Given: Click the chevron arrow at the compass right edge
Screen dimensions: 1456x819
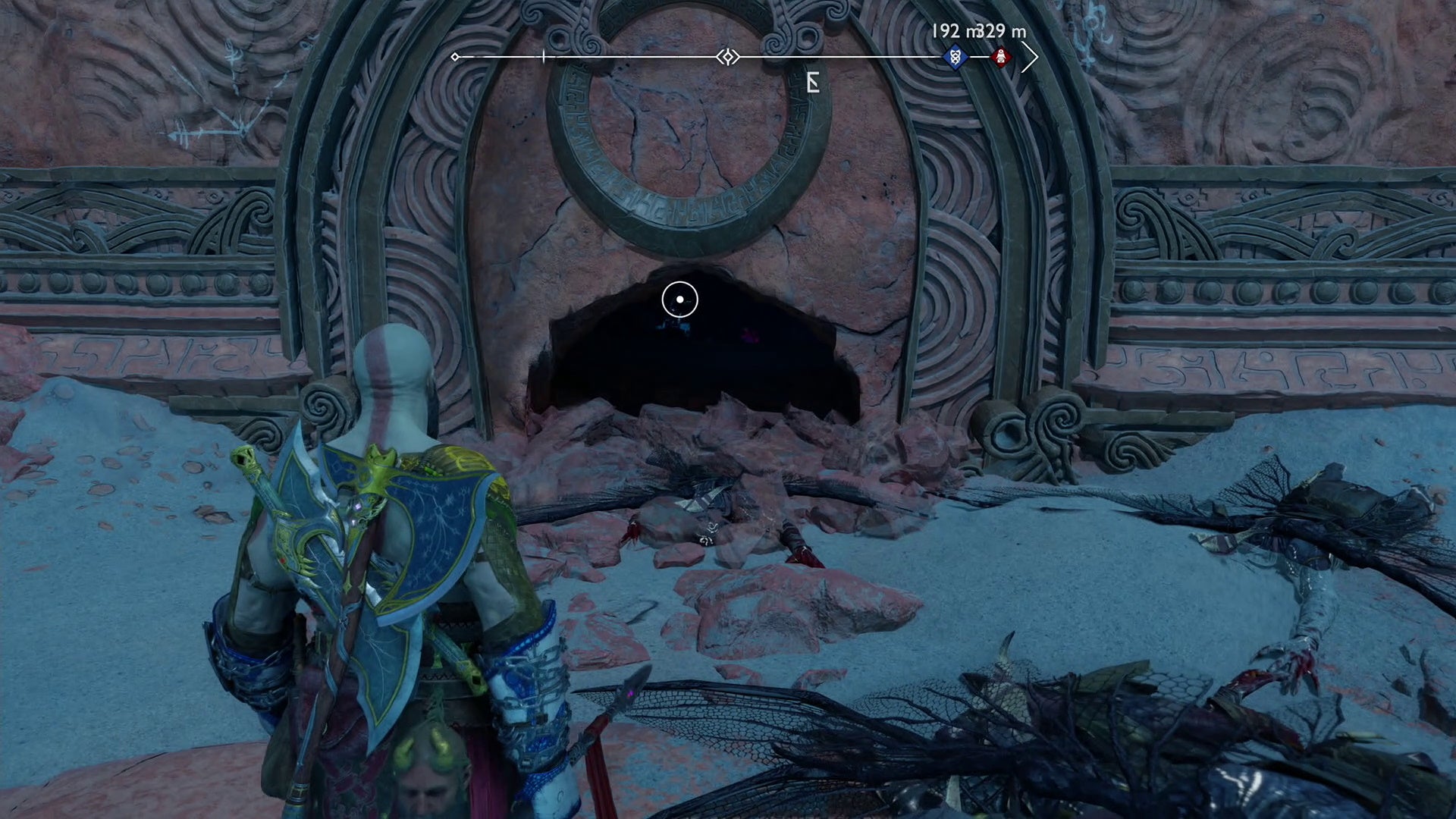Looking at the screenshot, I should [1031, 55].
